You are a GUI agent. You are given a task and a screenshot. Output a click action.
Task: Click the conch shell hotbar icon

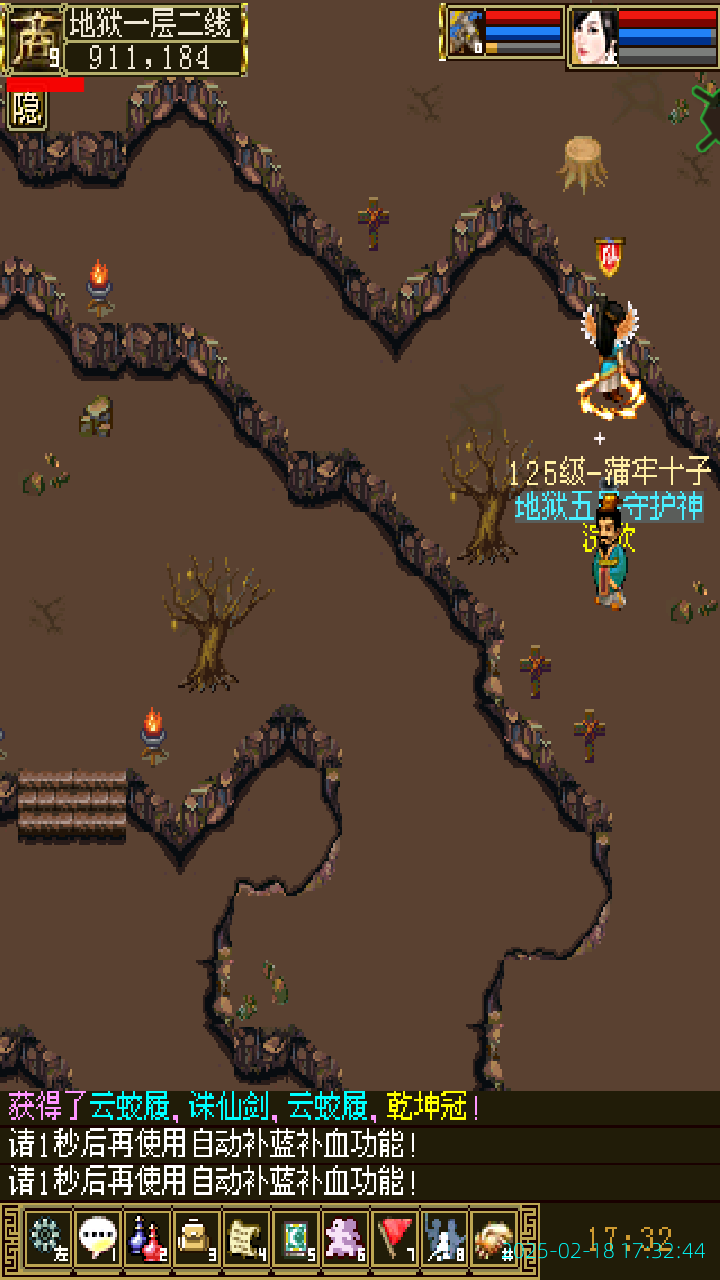[494, 1238]
